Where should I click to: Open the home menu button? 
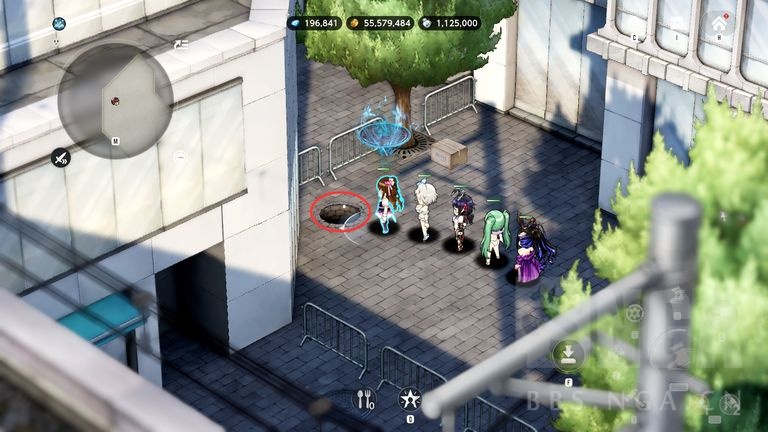pyautogui.click(x=720, y=23)
